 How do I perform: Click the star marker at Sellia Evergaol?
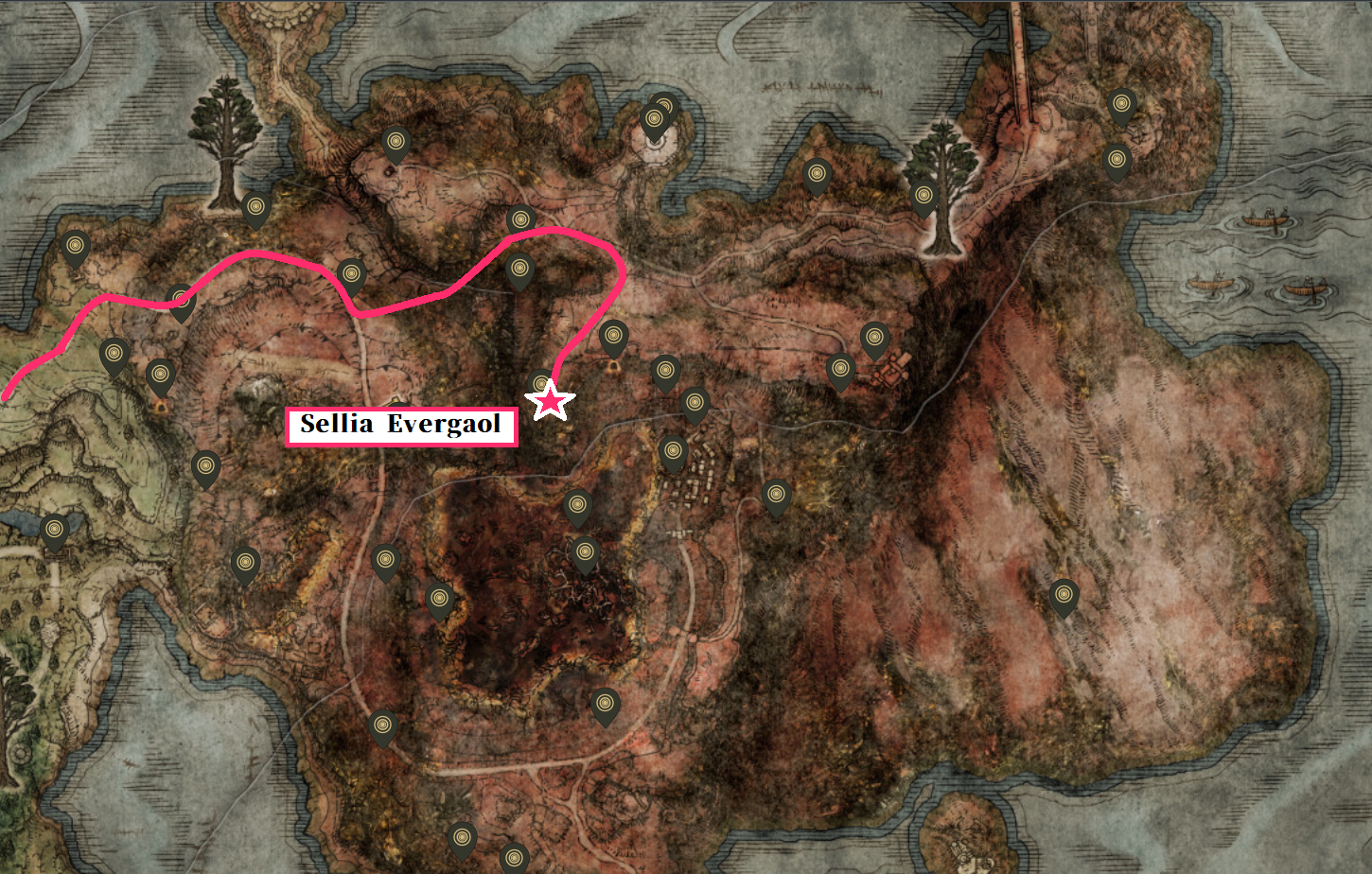552,402
